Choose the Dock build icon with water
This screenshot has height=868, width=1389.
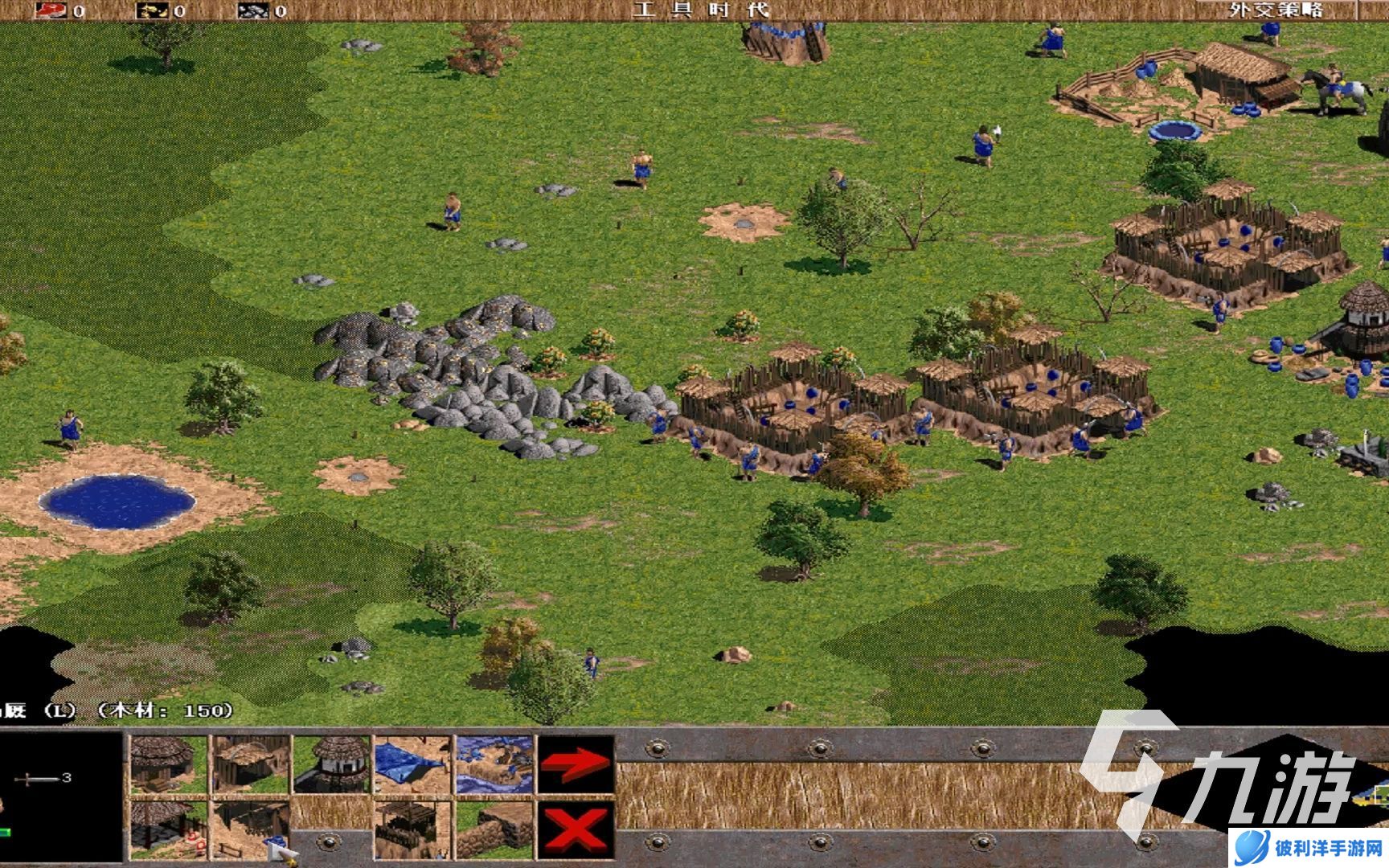(x=494, y=764)
